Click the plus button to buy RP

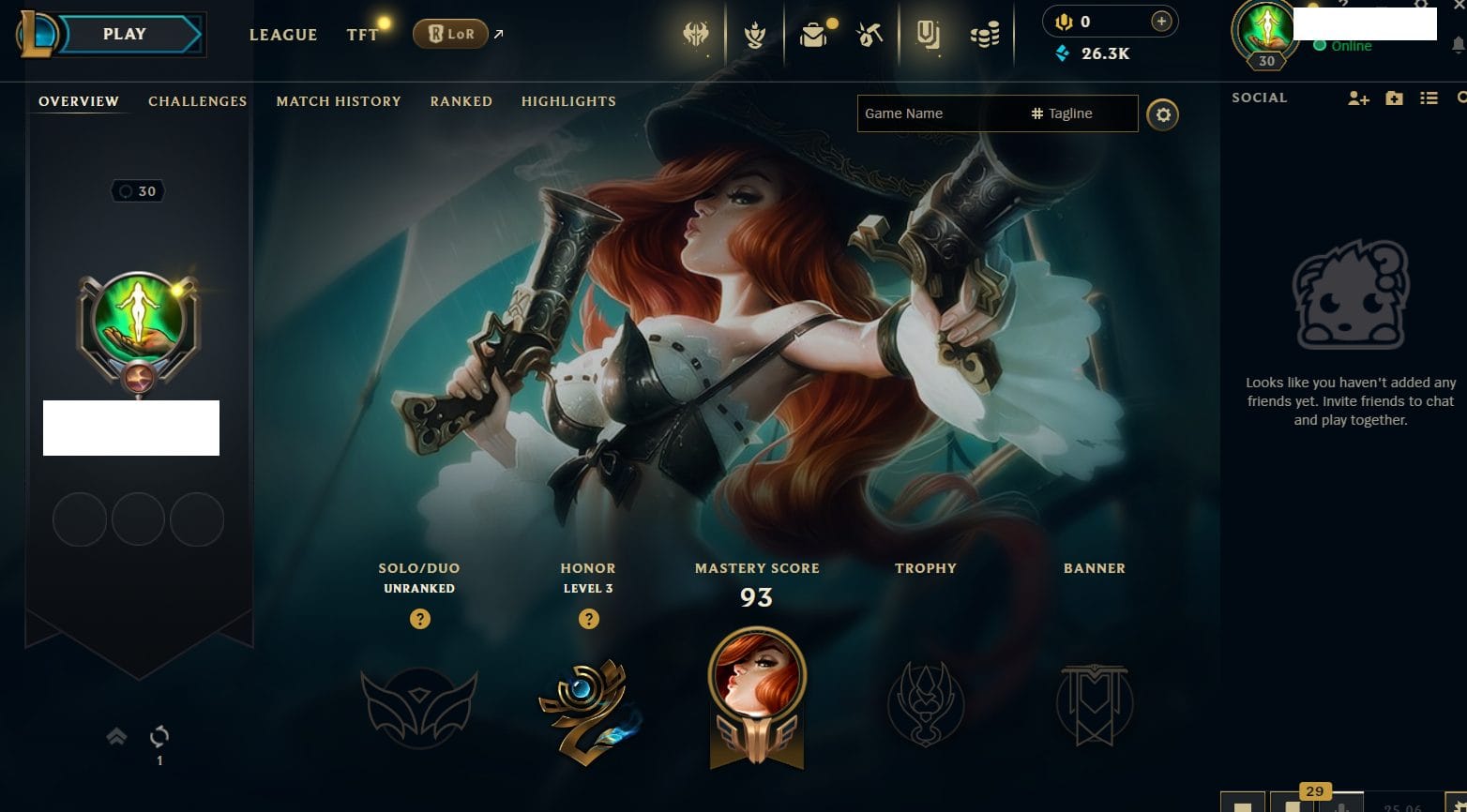click(x=1161, y=22)
